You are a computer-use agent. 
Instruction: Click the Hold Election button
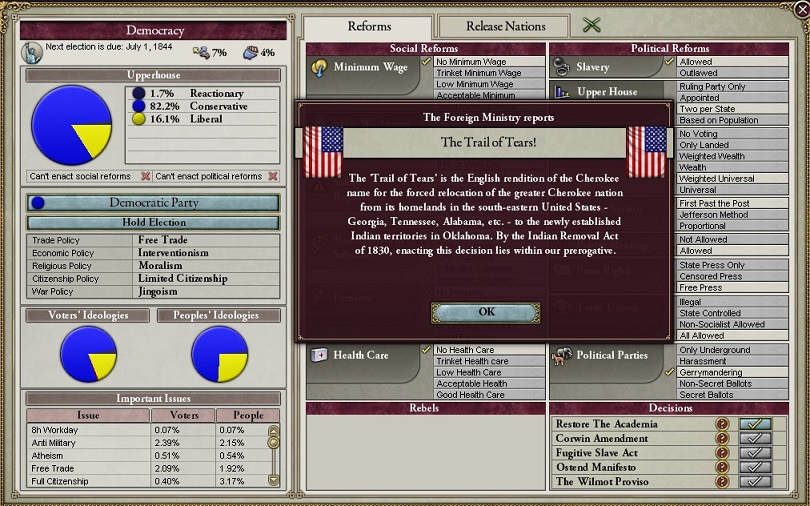tap(154, 222)
